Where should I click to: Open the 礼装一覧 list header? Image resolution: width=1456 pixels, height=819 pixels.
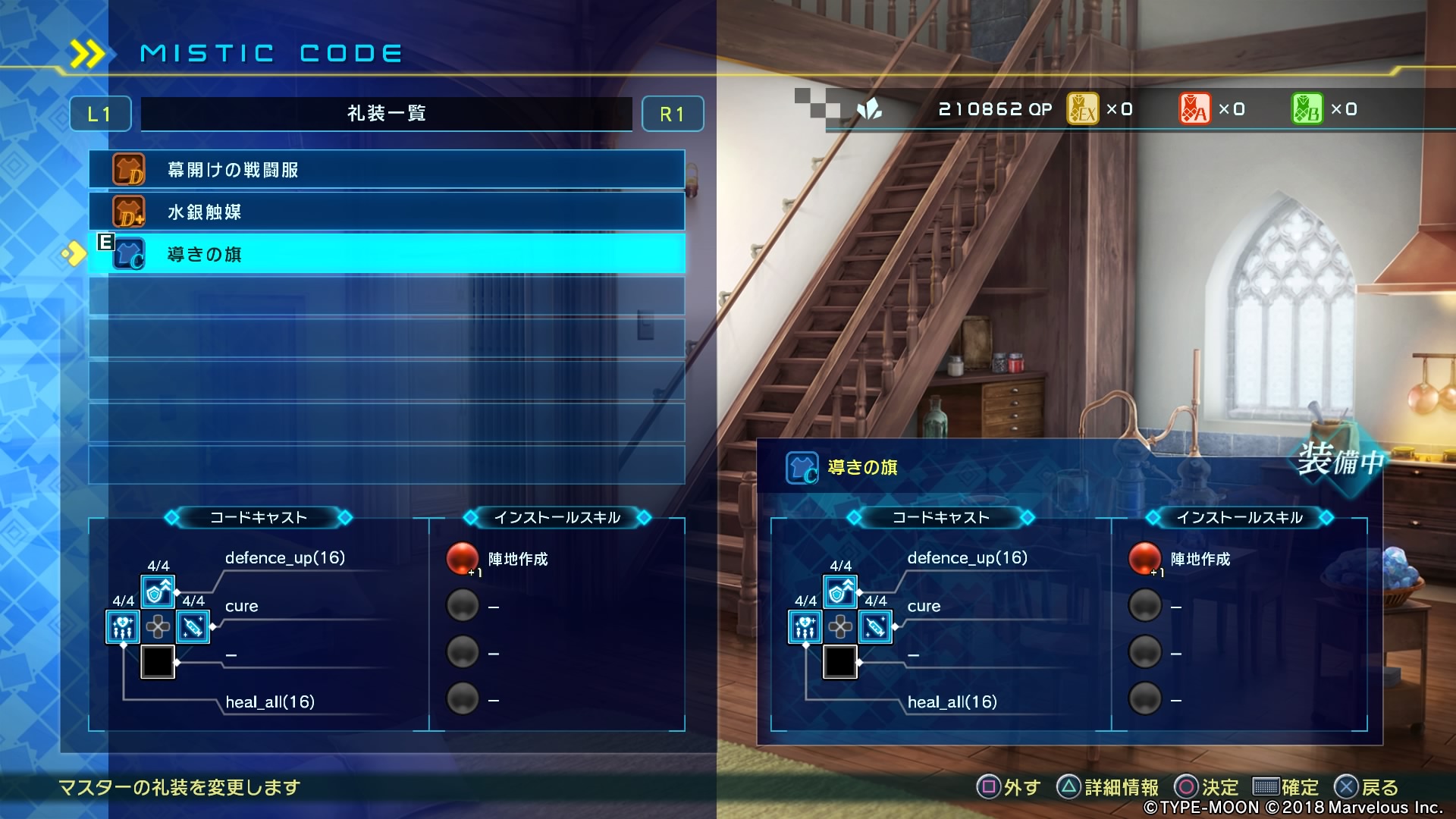coord(387,114)
